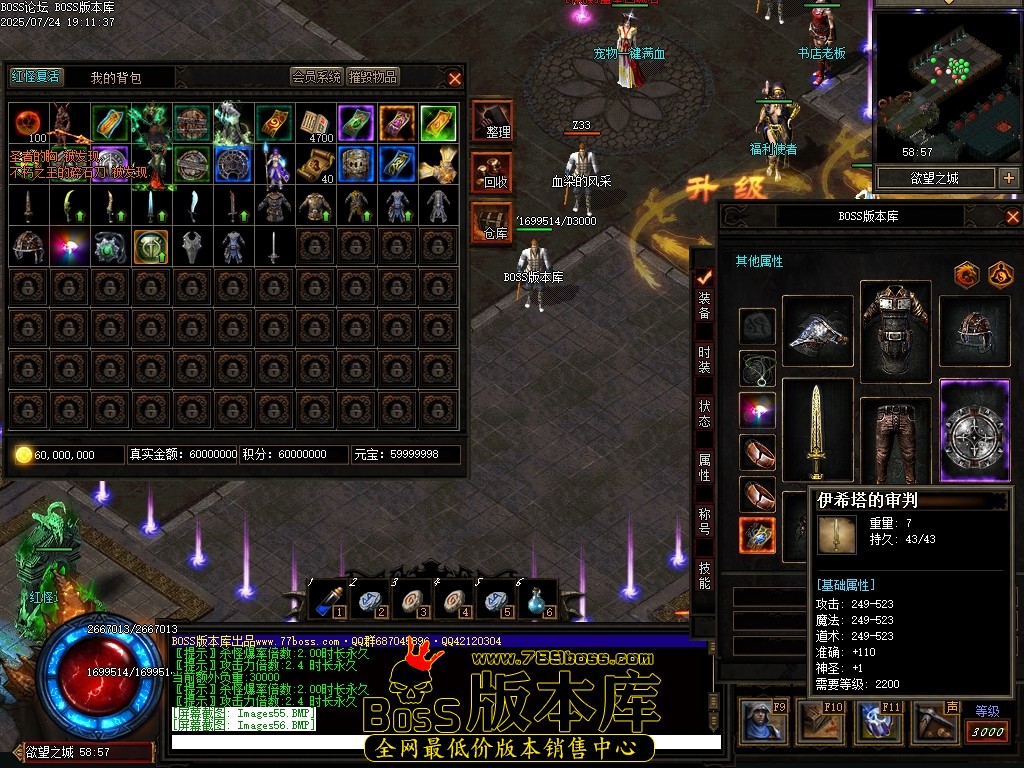This screenshot has height=768, width=1024.
Task: Select the equipped purple-glow shield slot
Action: click(x=975, y=430)
